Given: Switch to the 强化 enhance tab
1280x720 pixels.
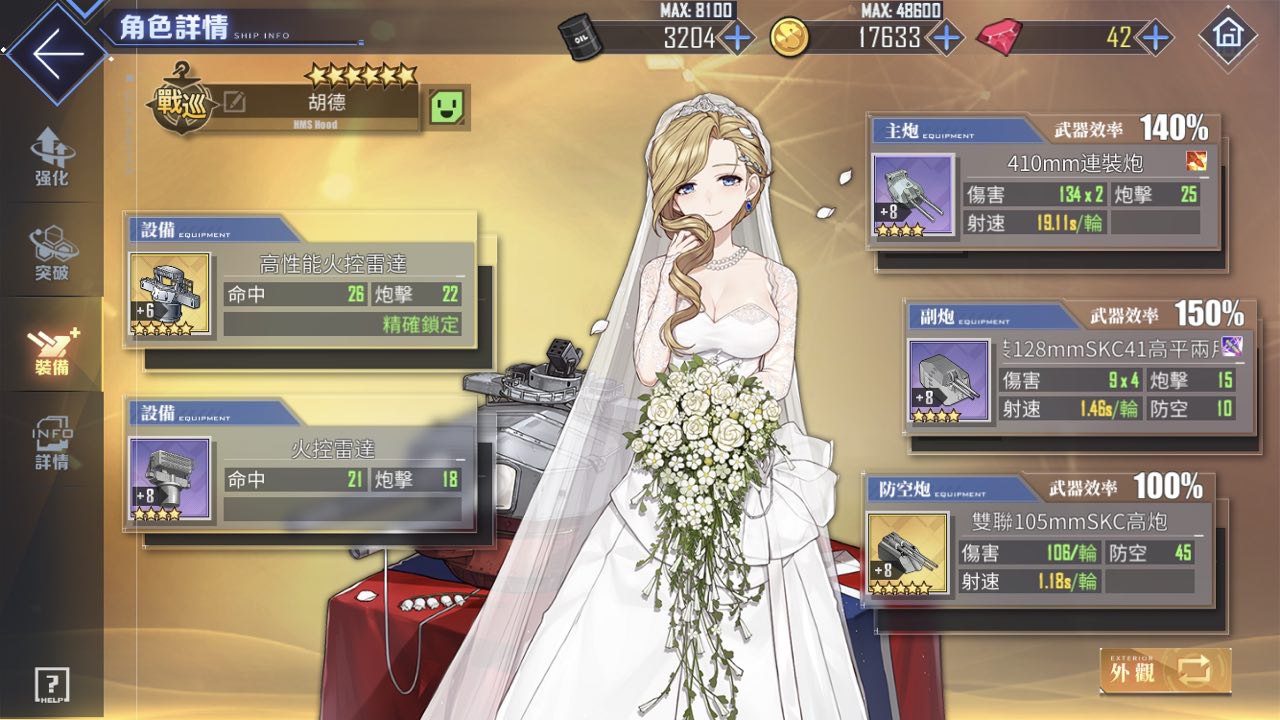Looking at the screenshot, I should pyautogui.click(x=51, y=158).
